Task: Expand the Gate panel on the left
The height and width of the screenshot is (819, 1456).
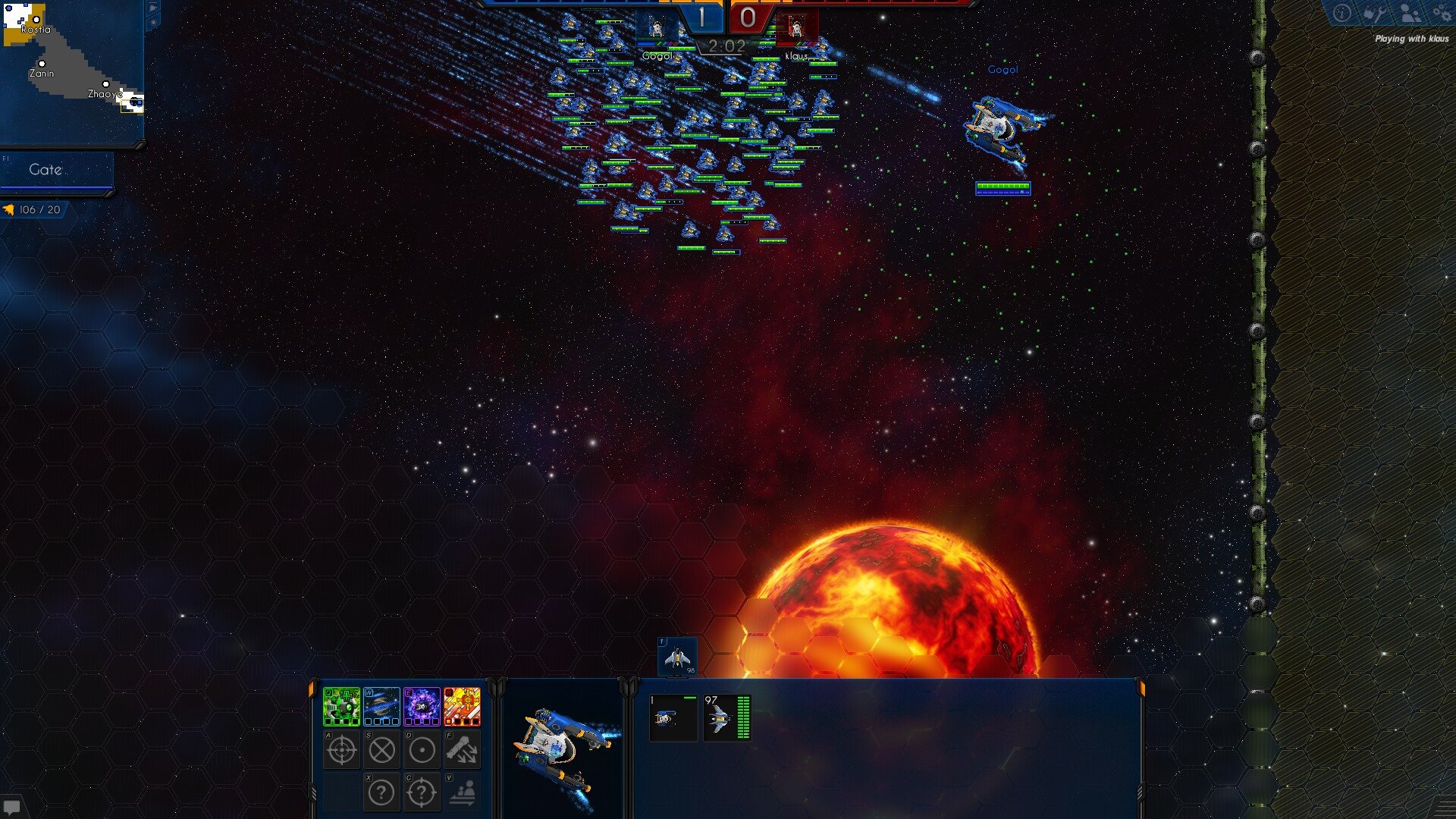Action: click(x=45, y=170)
